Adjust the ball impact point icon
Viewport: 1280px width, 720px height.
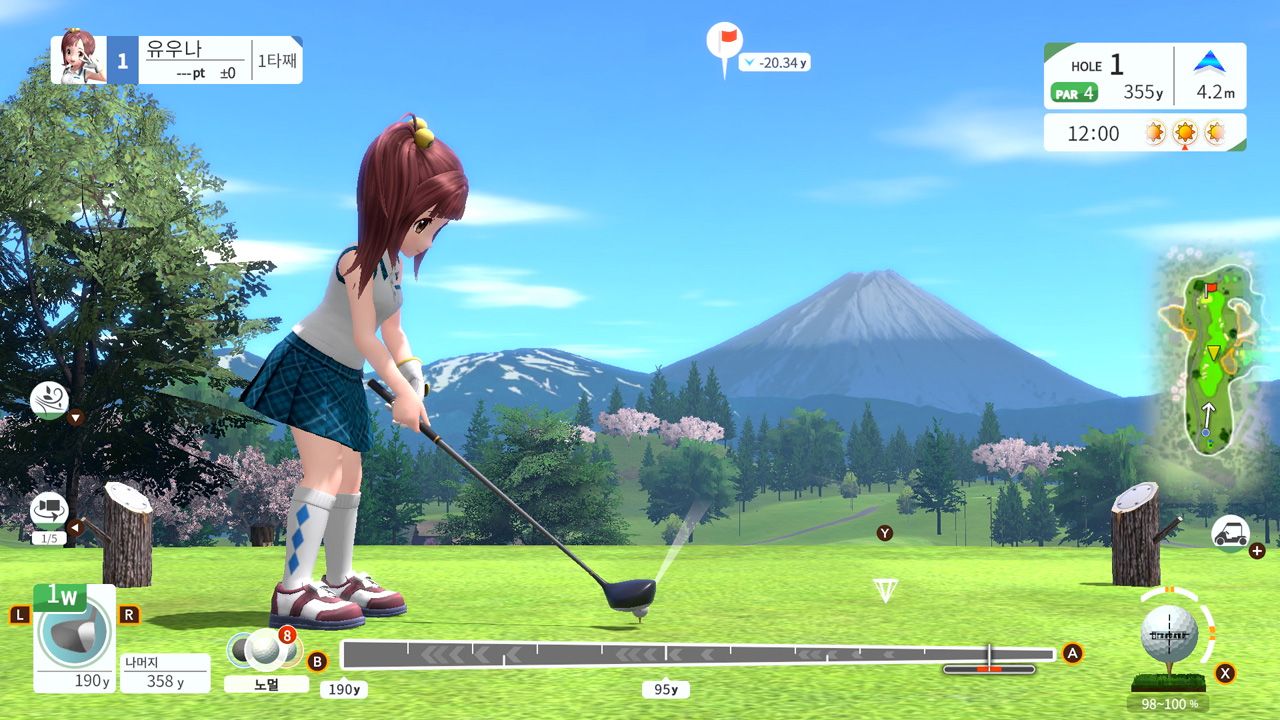point(1170,632)
